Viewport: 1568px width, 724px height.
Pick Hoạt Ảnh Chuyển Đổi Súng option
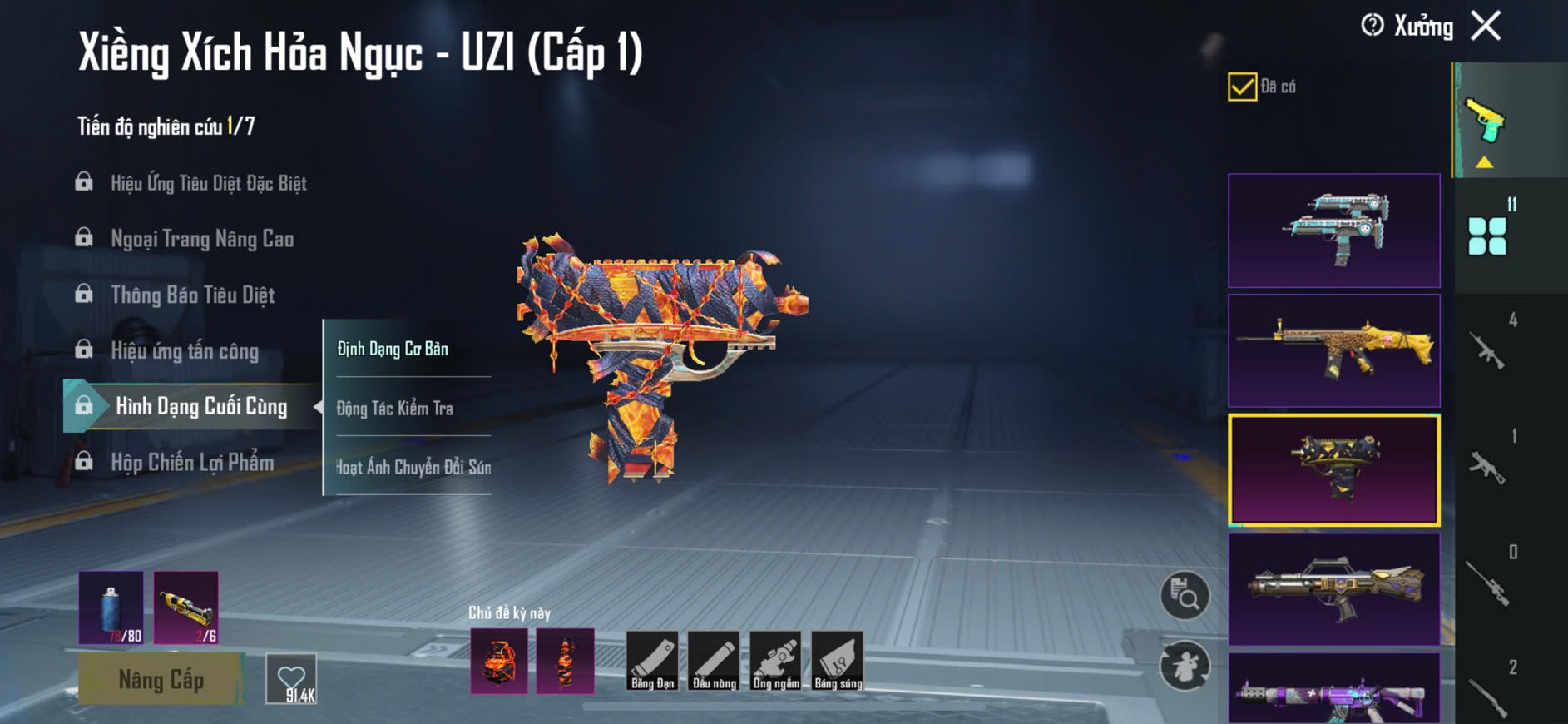coord(413,467)
